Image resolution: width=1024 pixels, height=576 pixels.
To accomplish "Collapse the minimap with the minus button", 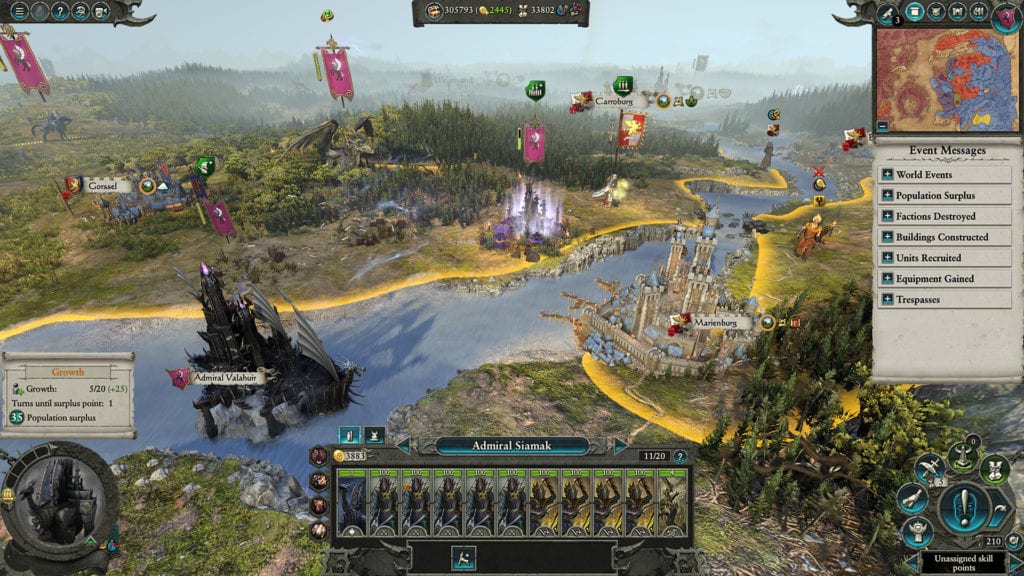I will [x=882, y=127].
